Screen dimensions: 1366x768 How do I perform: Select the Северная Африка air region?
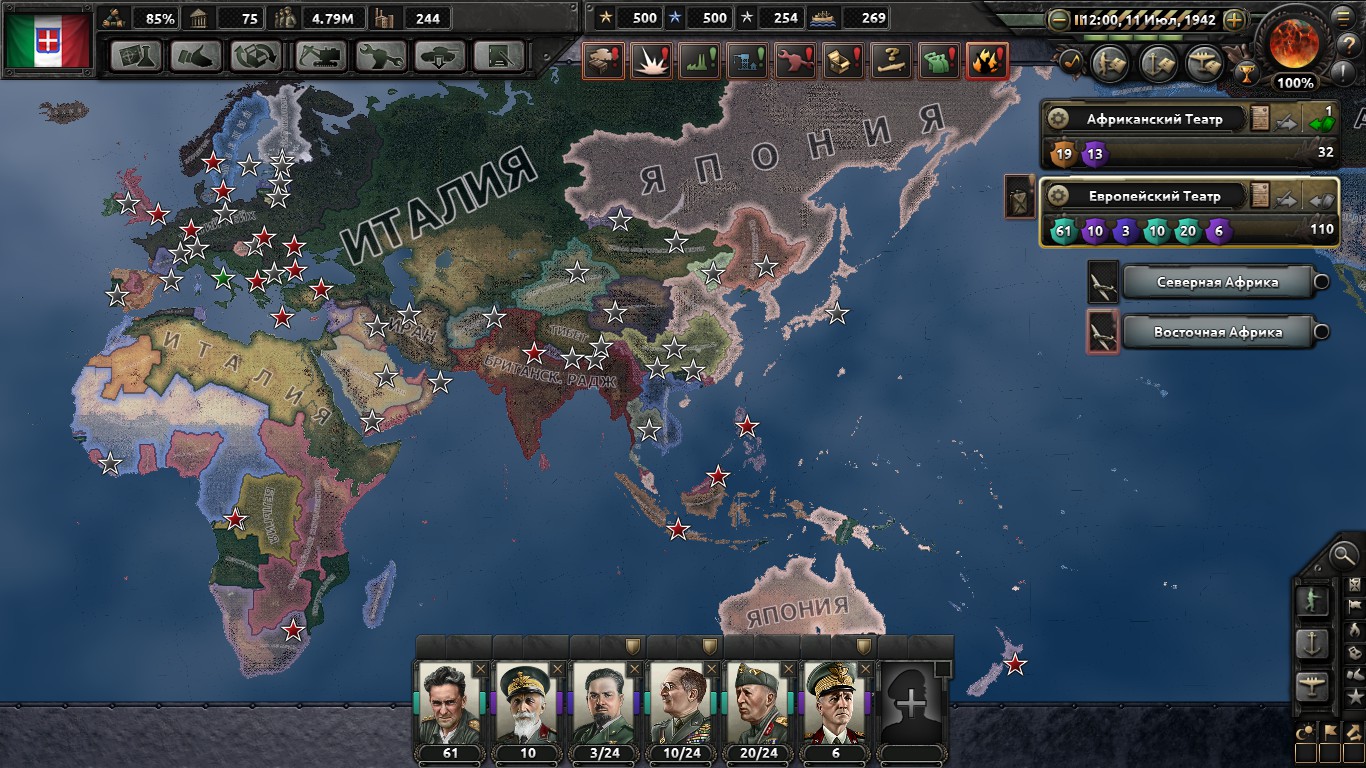coord(1217,282)
